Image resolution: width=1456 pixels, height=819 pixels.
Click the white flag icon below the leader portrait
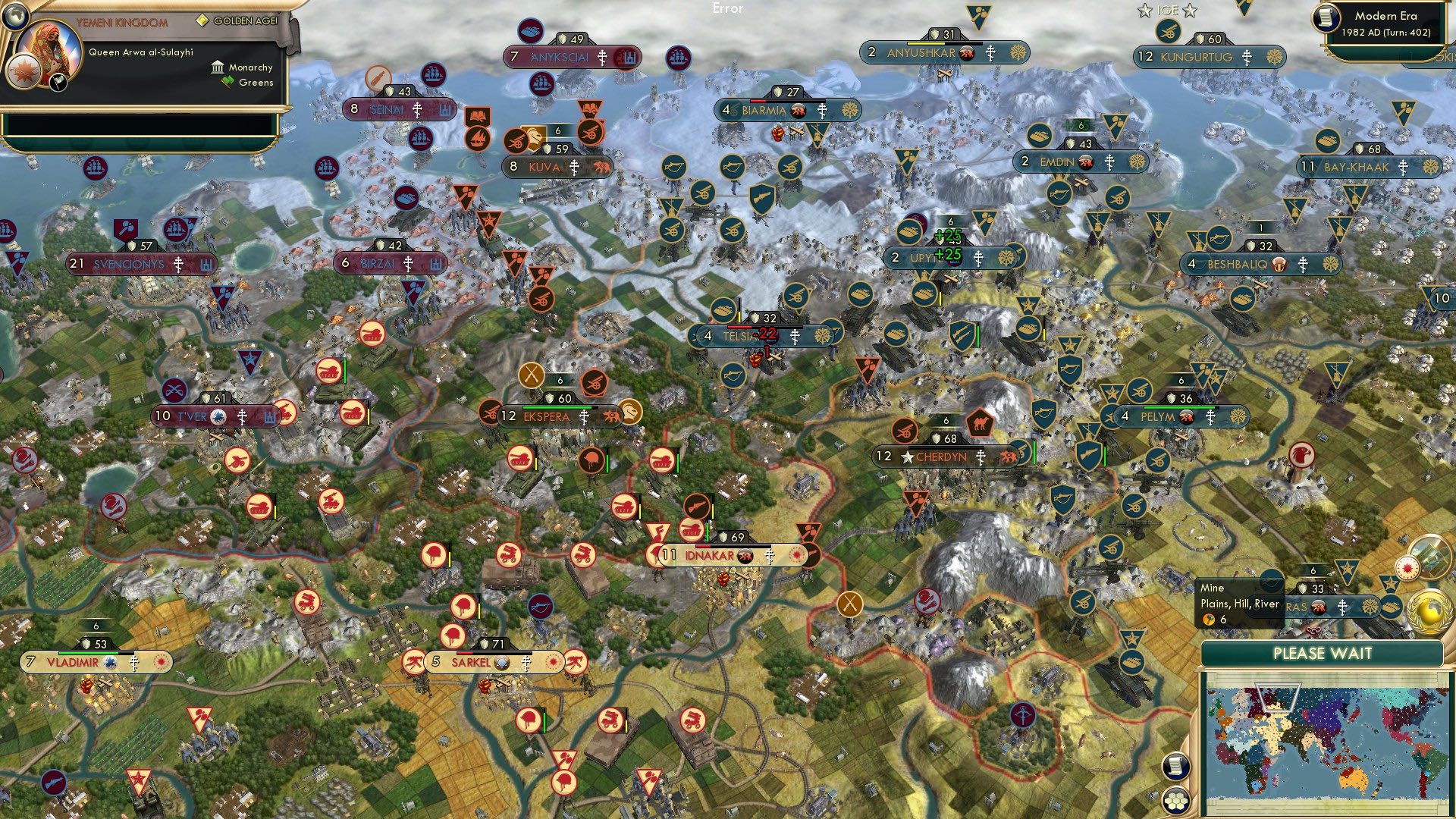57,83
